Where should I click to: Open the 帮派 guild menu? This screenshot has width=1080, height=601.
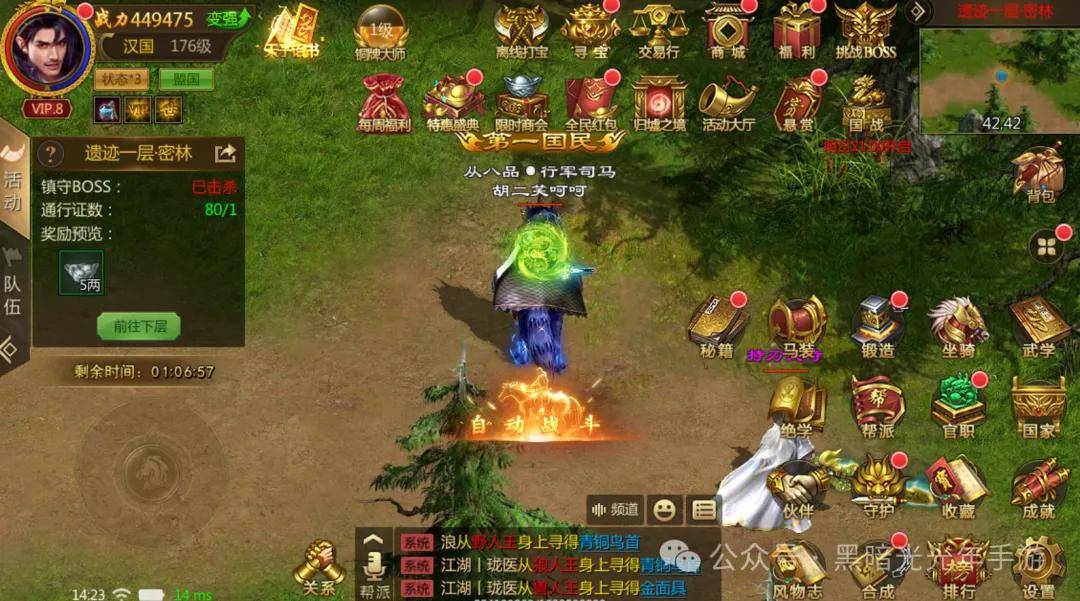coord(877,405)
